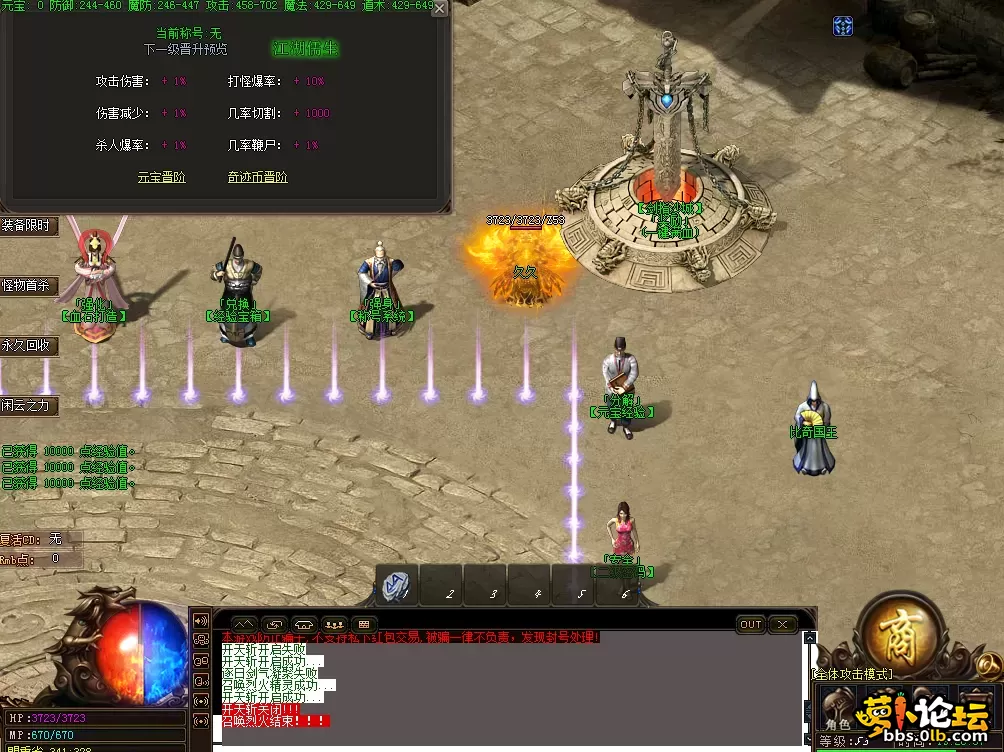Toggle the sound speaker chat channel icon

201,621
